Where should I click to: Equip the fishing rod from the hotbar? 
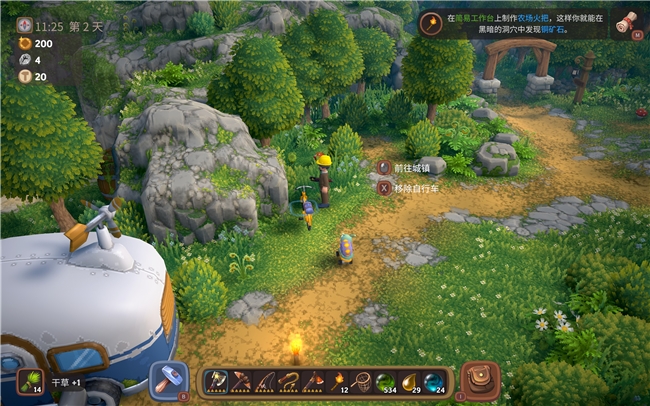pos(265,381)
